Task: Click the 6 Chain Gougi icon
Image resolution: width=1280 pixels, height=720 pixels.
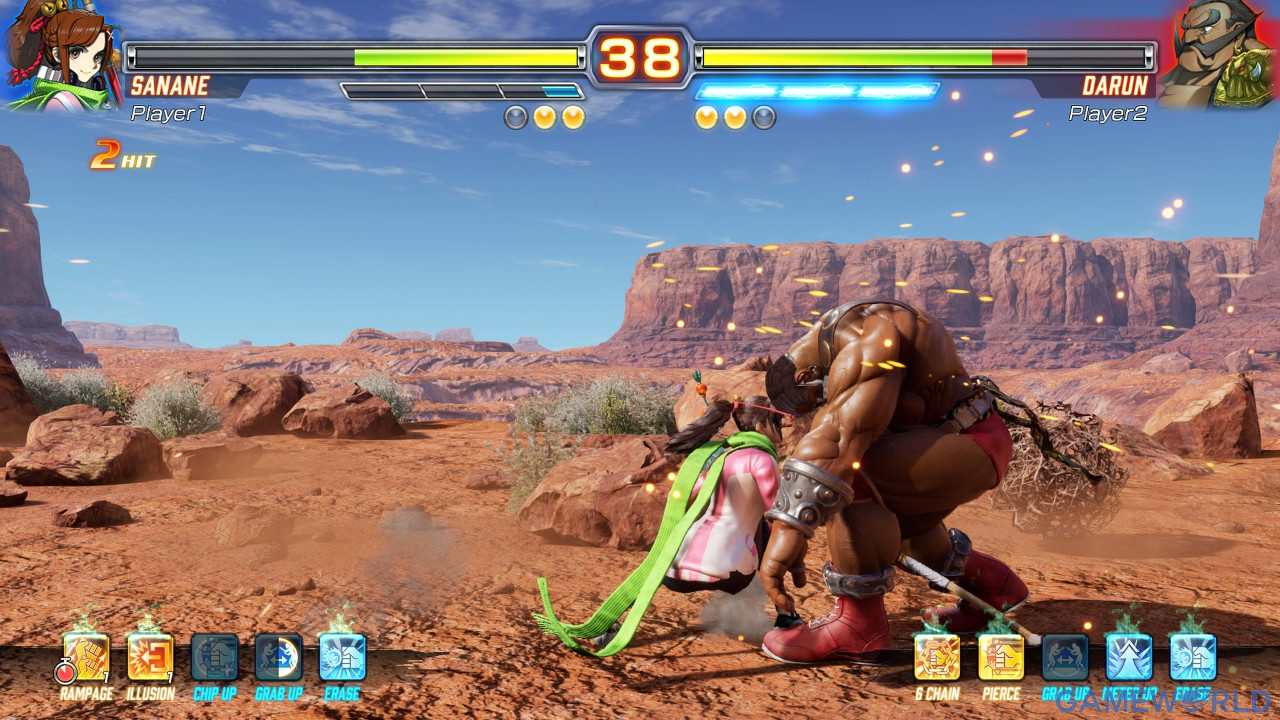Action: (937, 658)
